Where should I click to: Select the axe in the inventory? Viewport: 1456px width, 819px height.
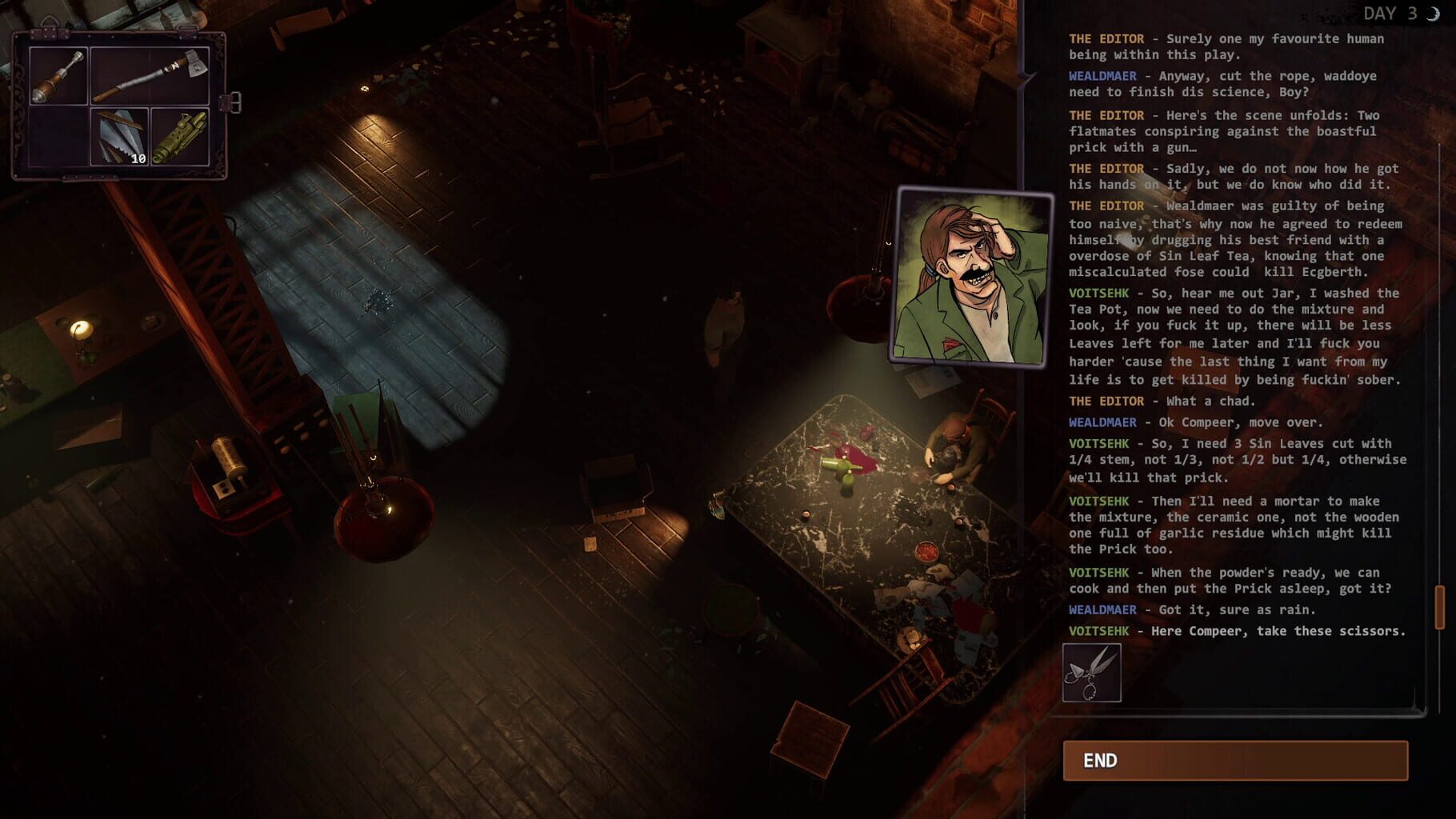[x=150, y=76]
